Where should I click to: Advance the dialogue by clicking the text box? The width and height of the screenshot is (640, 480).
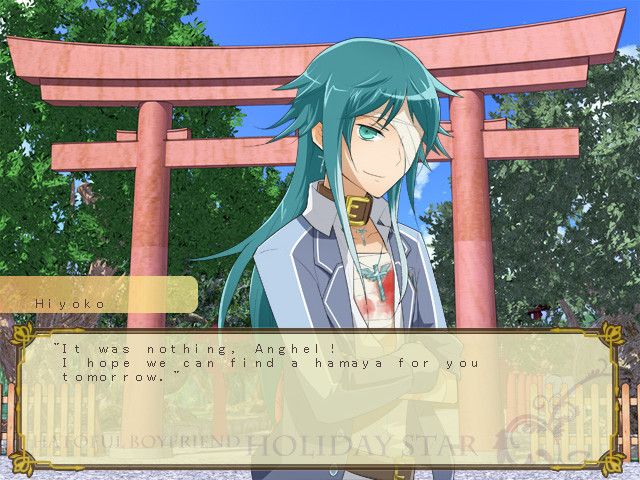click(x=318, y=395)
